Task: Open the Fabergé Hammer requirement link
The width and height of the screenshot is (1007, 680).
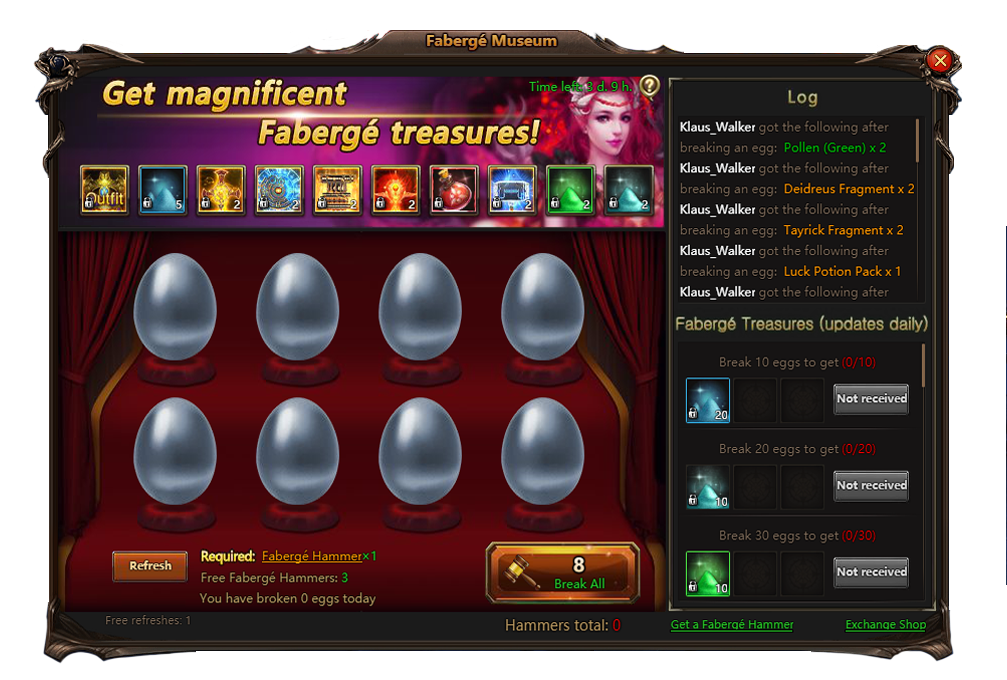Action: click(x=311, y=557)
